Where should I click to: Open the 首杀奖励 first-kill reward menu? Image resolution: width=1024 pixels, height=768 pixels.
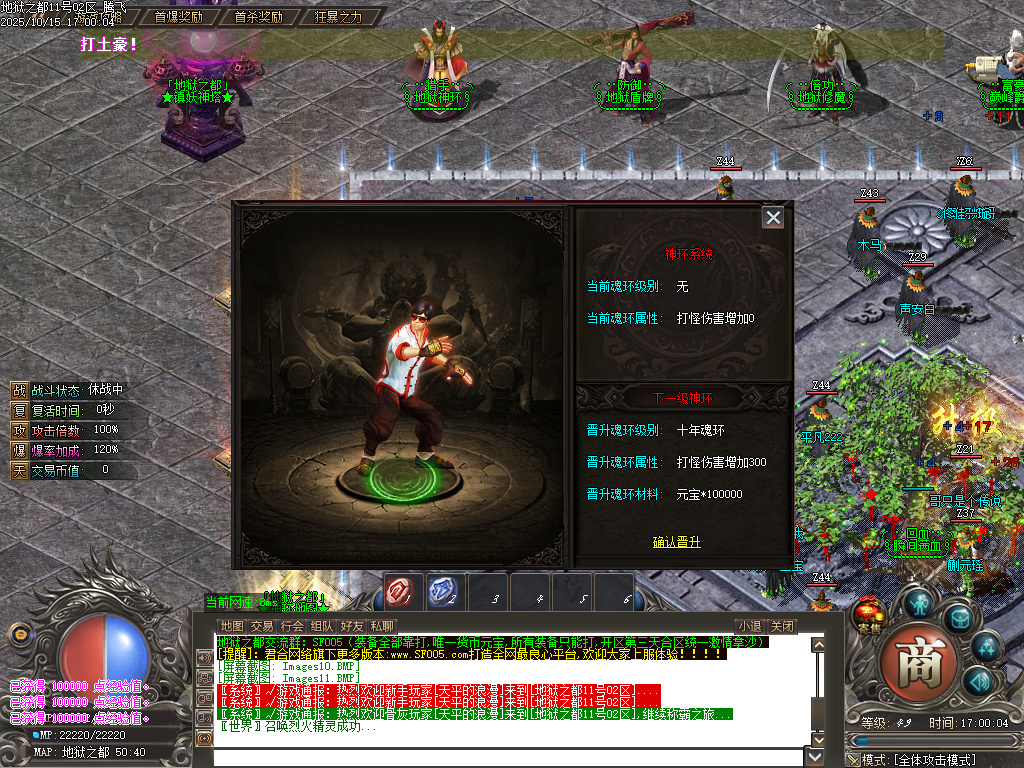tap(259, 17)
